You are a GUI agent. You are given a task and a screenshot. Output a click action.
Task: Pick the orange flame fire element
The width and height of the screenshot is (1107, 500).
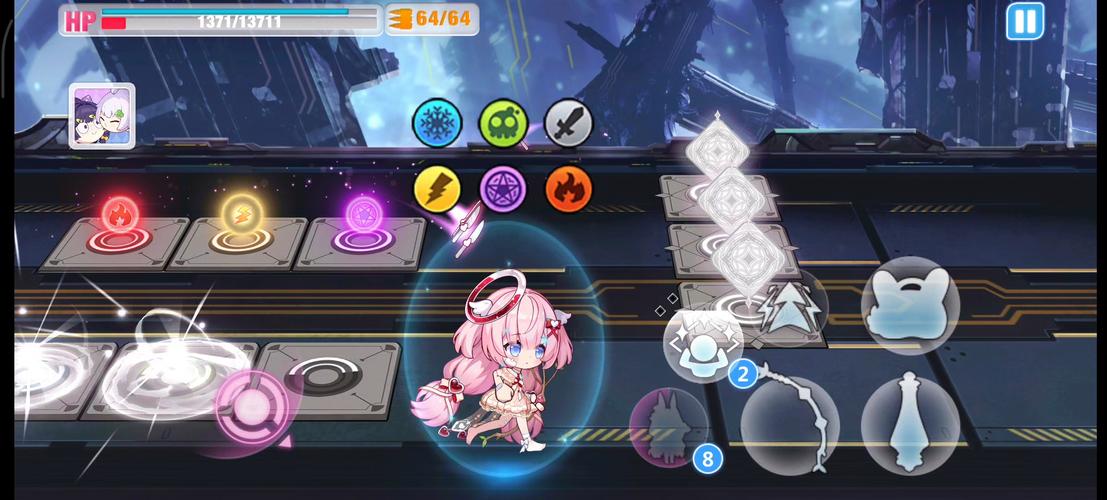point(568,188)
